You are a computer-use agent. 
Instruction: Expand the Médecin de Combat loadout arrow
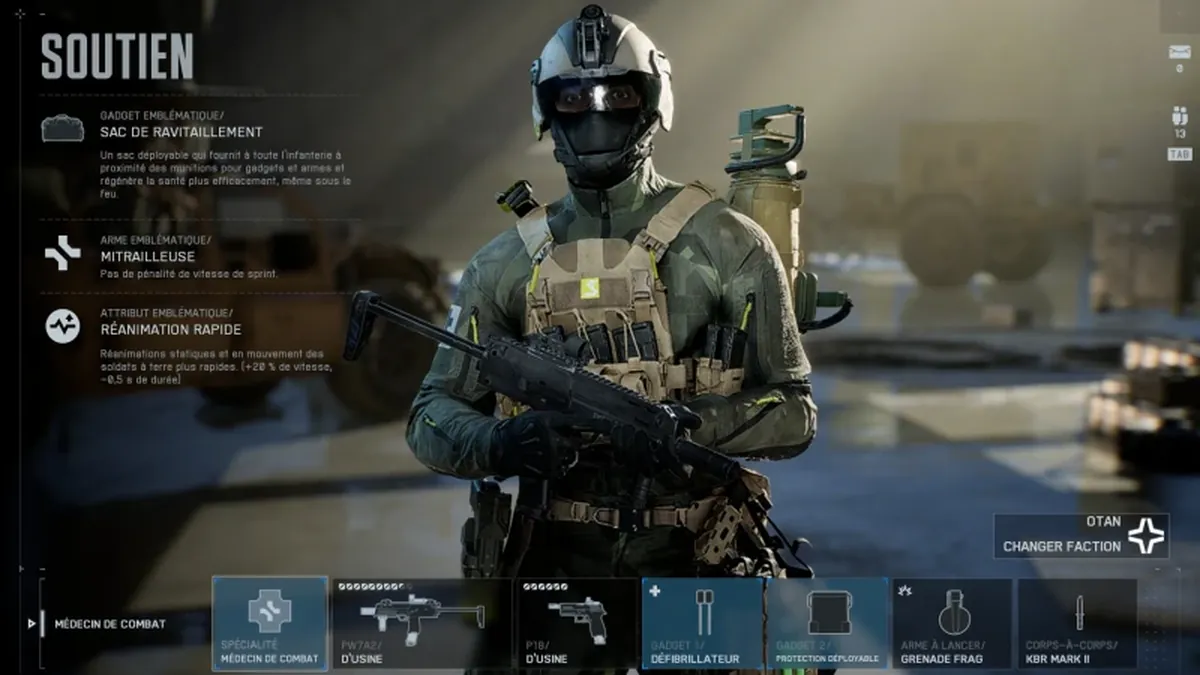(32, 624)
